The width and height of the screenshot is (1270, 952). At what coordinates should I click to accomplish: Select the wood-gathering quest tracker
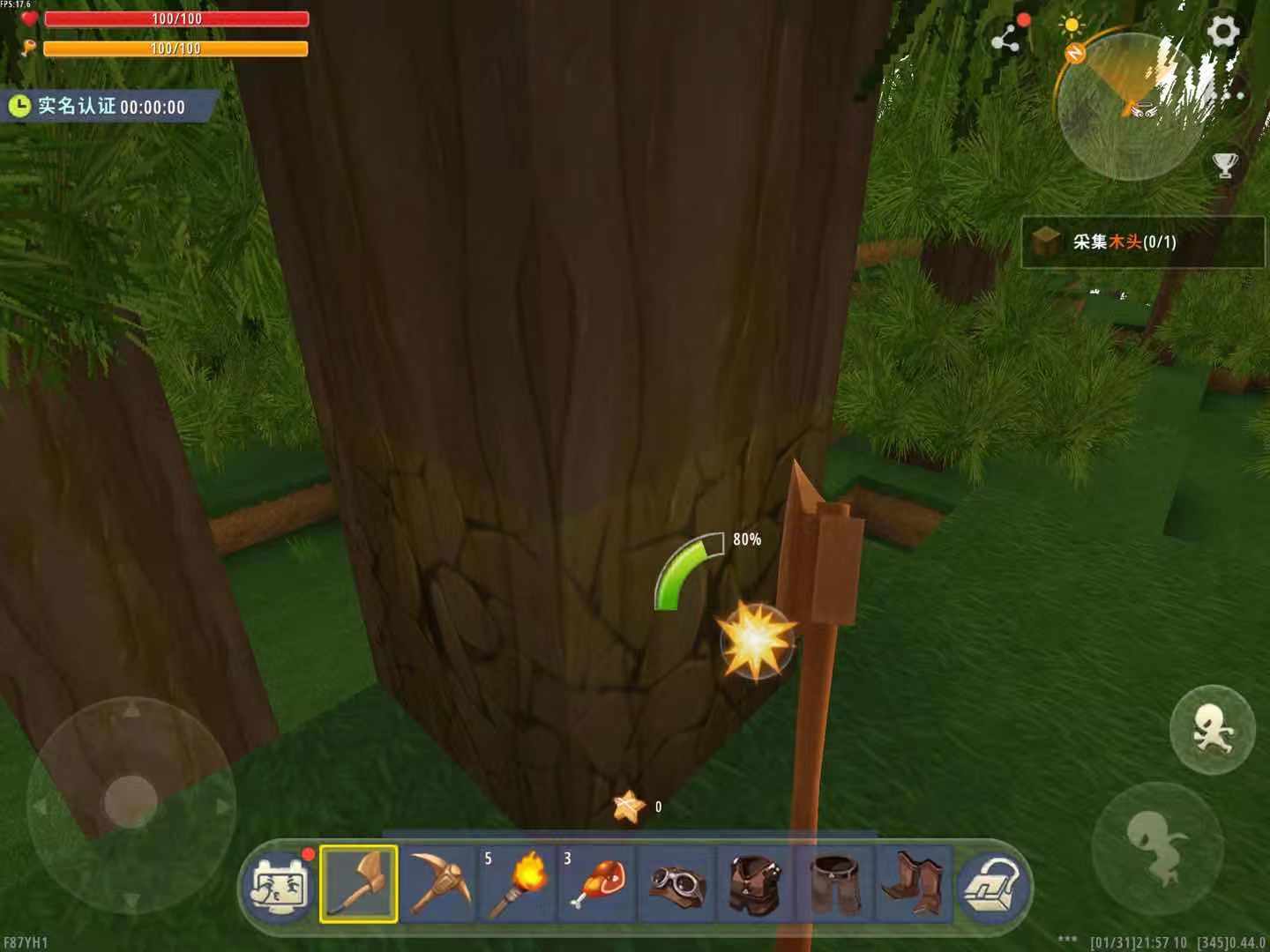[1141, 242]
